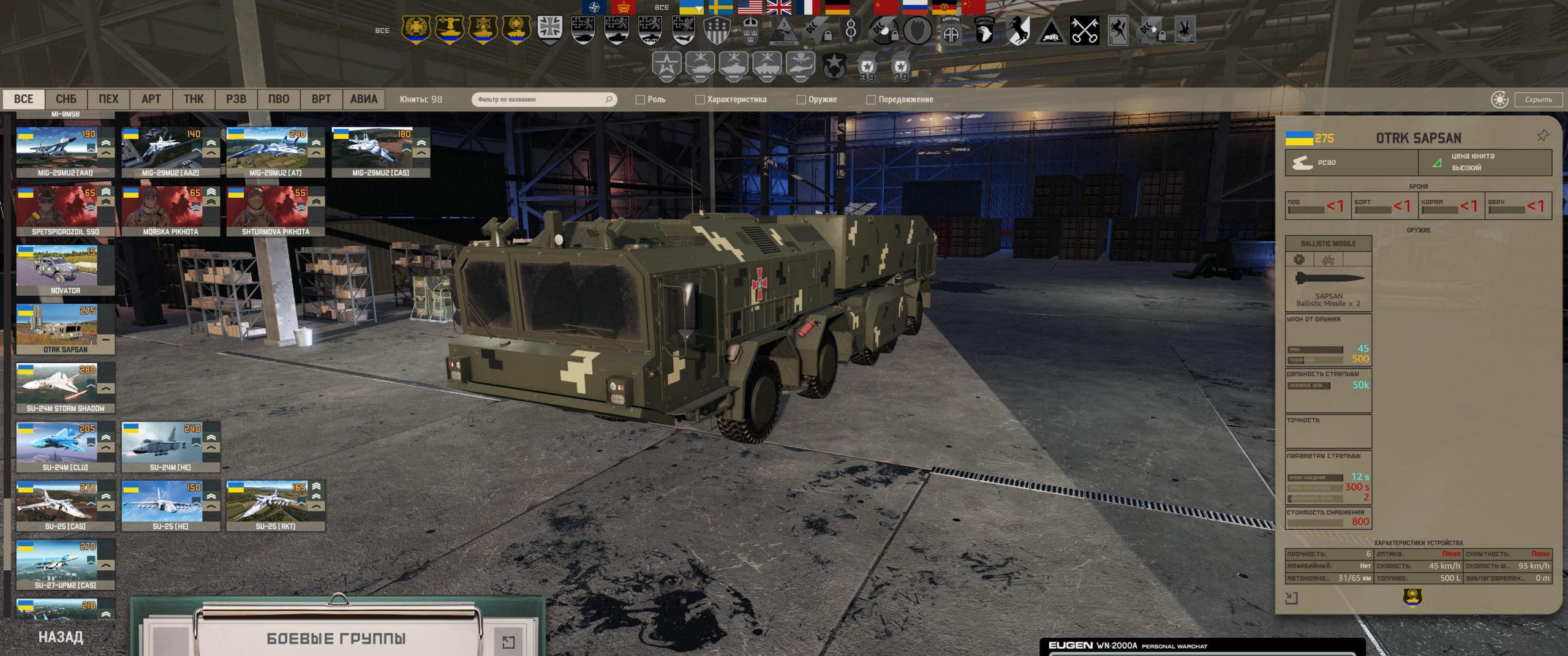The width and height of the screenshot is (1568, 656).
Task: Go back with the НАЗАД button
Action: 61,637
